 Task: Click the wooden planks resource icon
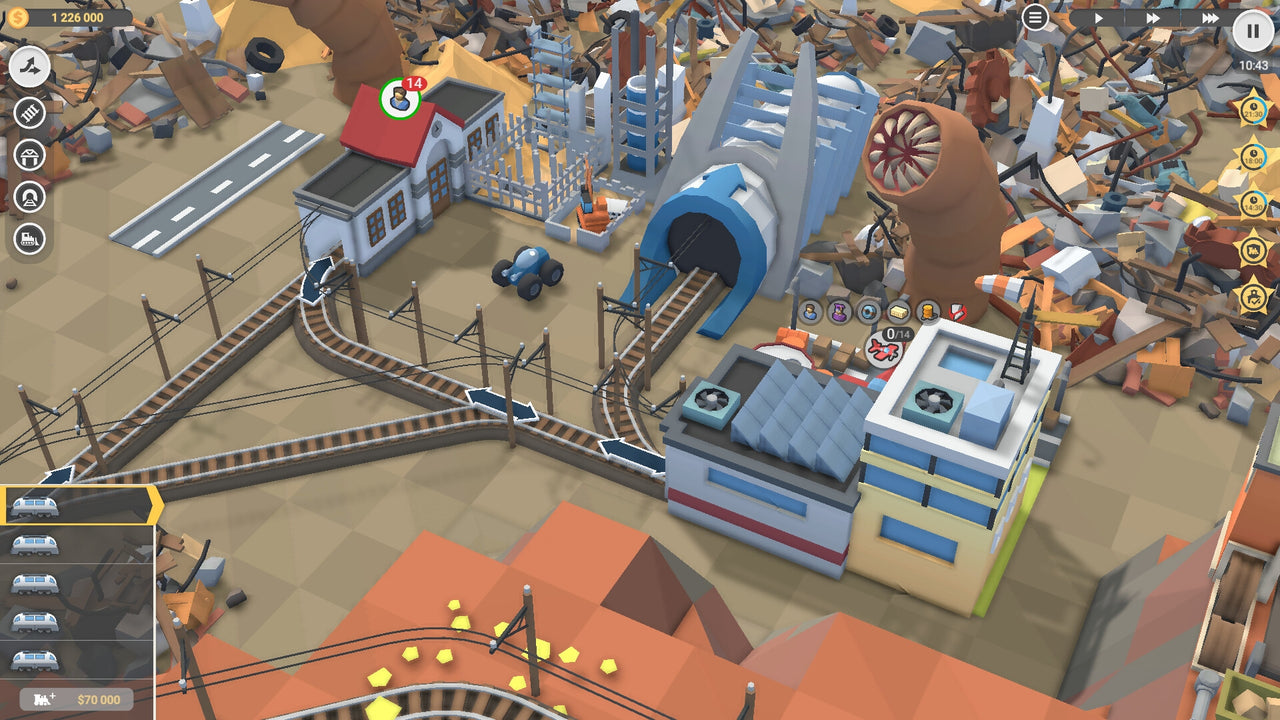click(897, 312)
